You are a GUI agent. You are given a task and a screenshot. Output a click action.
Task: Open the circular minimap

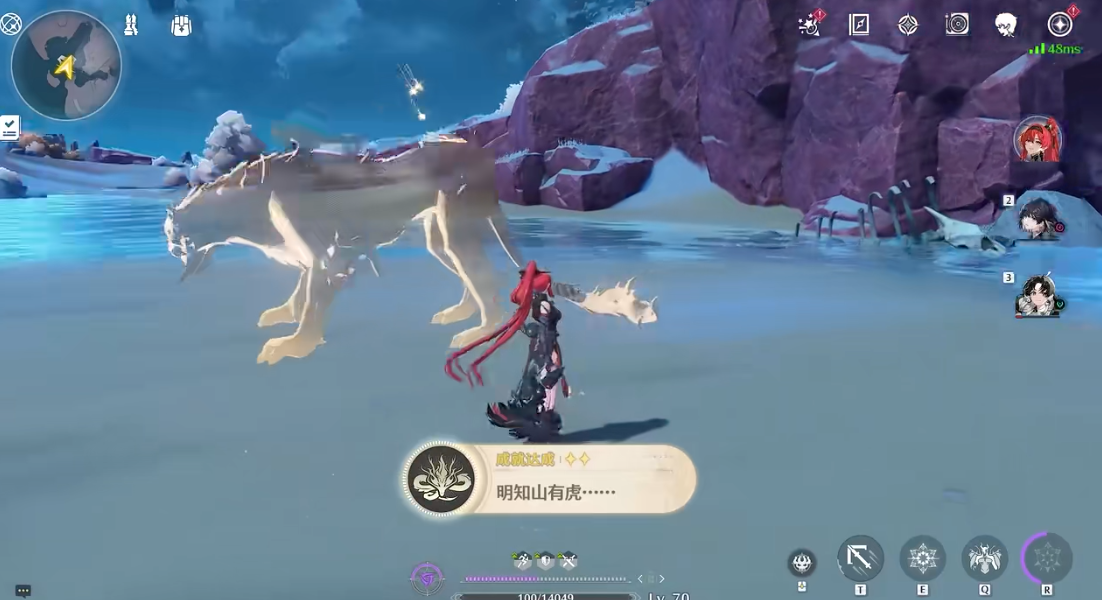click(66, 66)
